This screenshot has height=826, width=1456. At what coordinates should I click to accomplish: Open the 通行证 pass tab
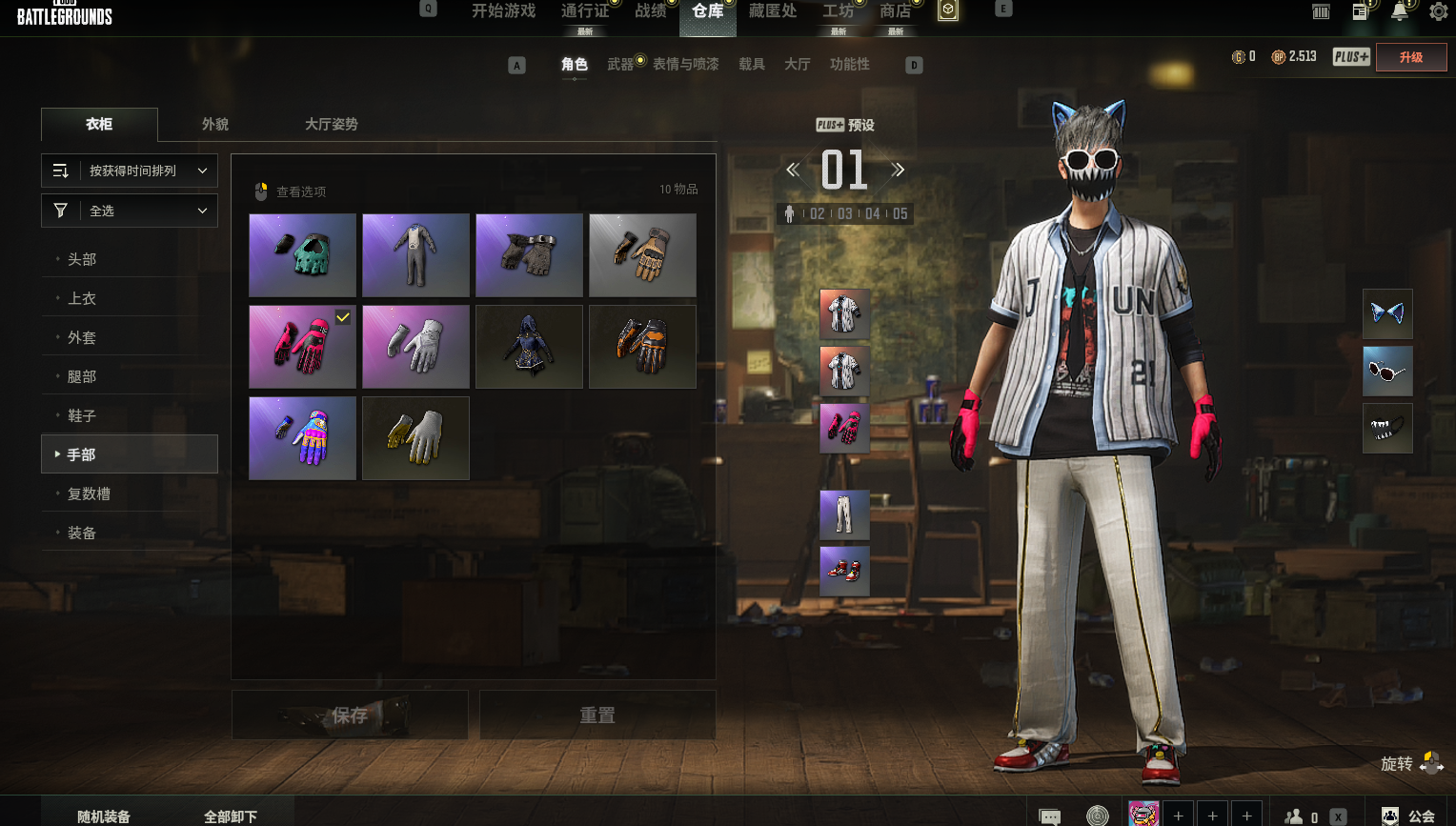click(584, 11)
